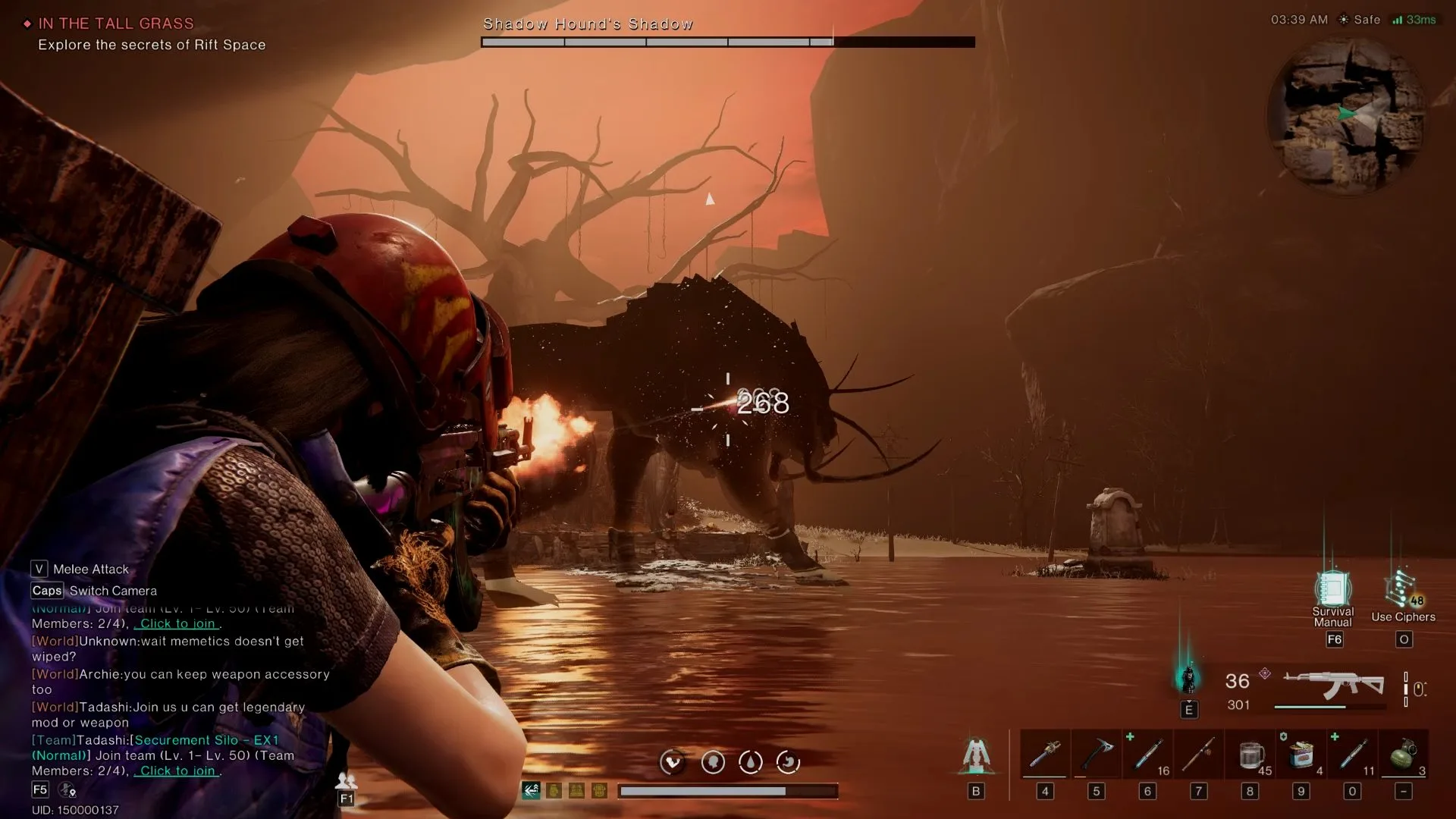The width and height of the screenshot is (1456, 819).
Task: Join the team via bottom 'Click to join' link
Action: [x=177, y=771]
